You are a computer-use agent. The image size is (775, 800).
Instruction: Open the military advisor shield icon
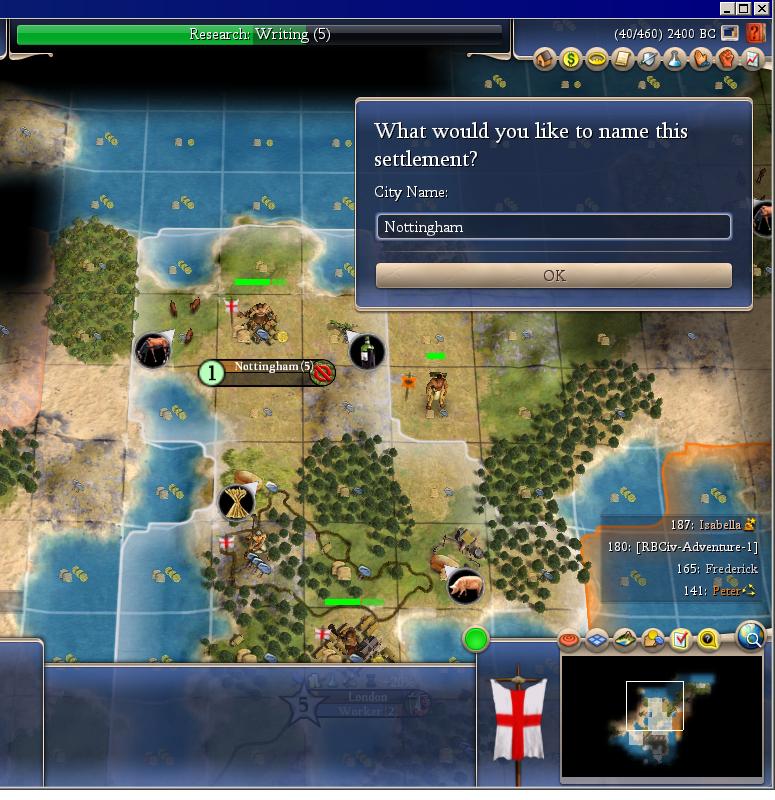pyautogui.click(x=649, y=59)
